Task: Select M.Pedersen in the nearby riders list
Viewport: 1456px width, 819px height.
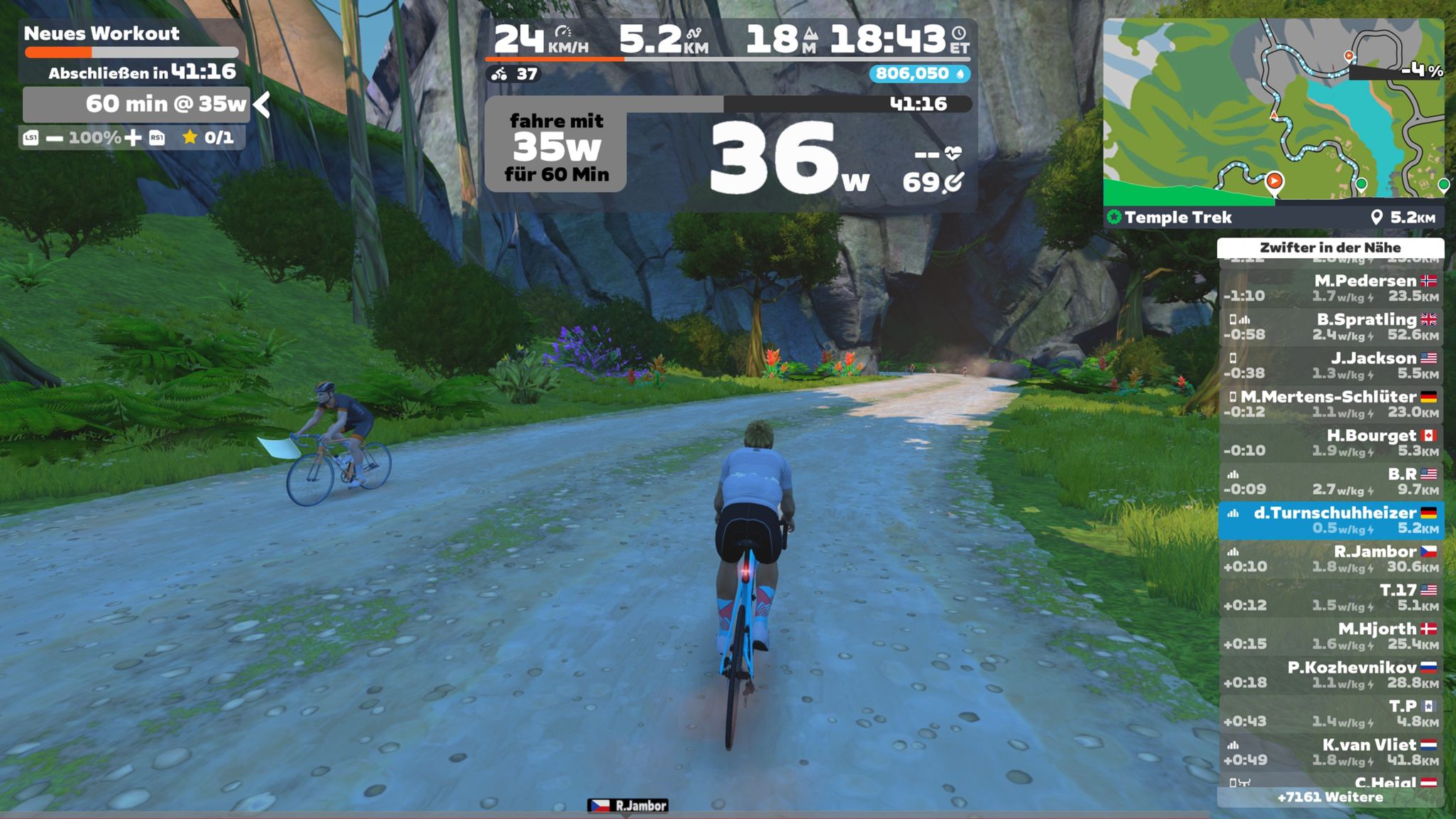Action: [x=1331, y=288]
